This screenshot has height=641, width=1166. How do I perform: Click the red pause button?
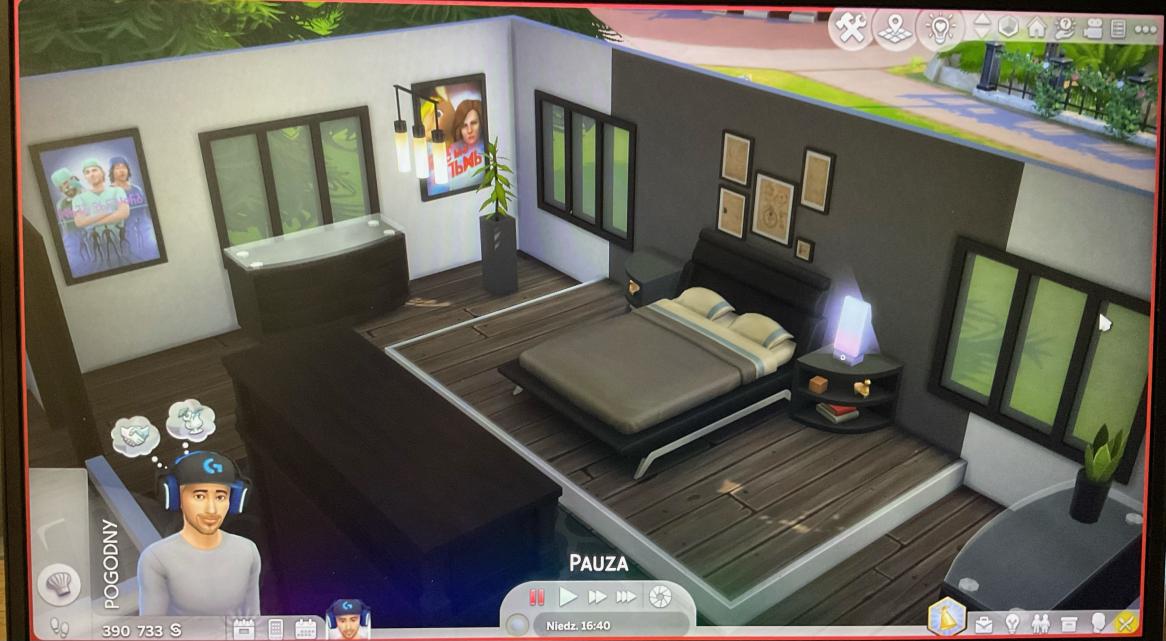click(537, 597)
